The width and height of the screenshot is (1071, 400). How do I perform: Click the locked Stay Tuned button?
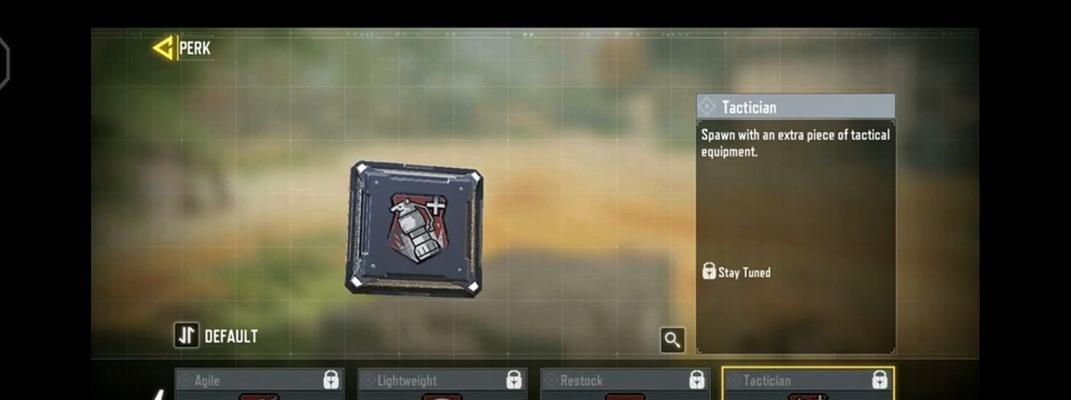pyautogui.click(x=737, y=272)
